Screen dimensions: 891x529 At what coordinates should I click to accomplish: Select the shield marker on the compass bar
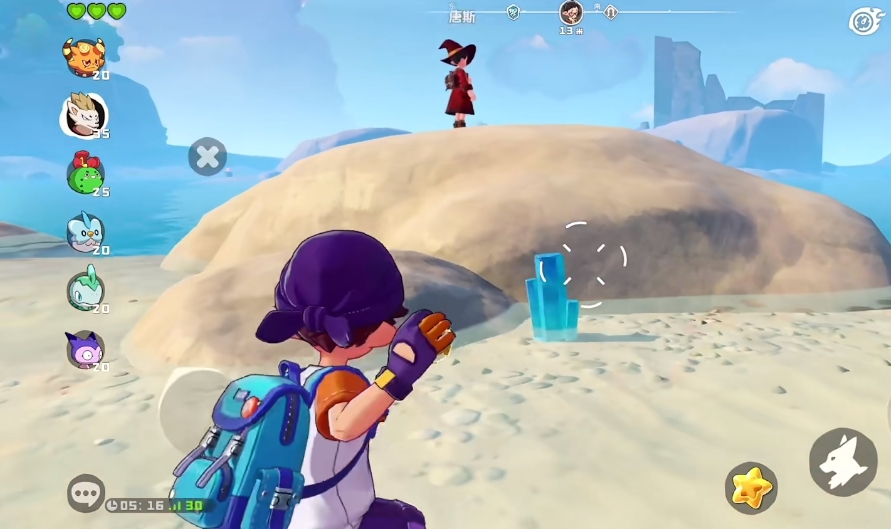pos(513,13)
